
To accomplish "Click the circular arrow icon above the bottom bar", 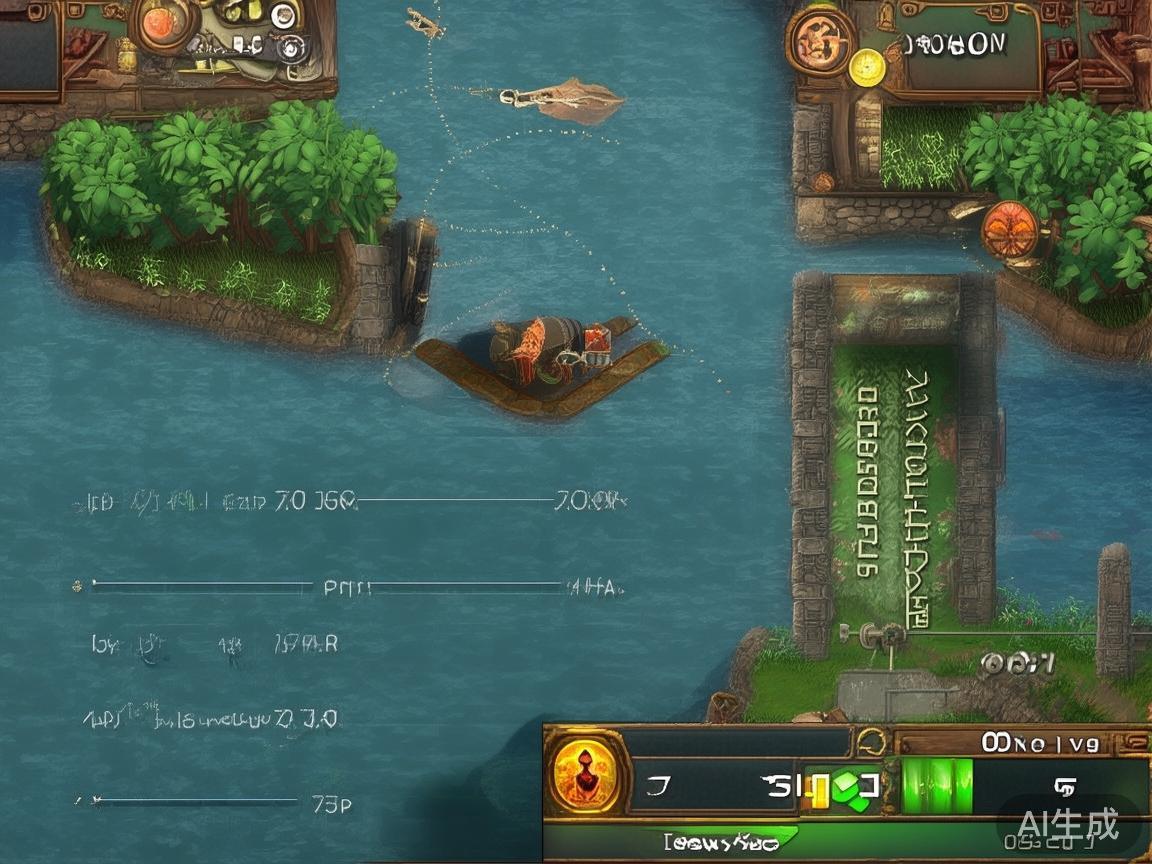I will pos(872,742).
